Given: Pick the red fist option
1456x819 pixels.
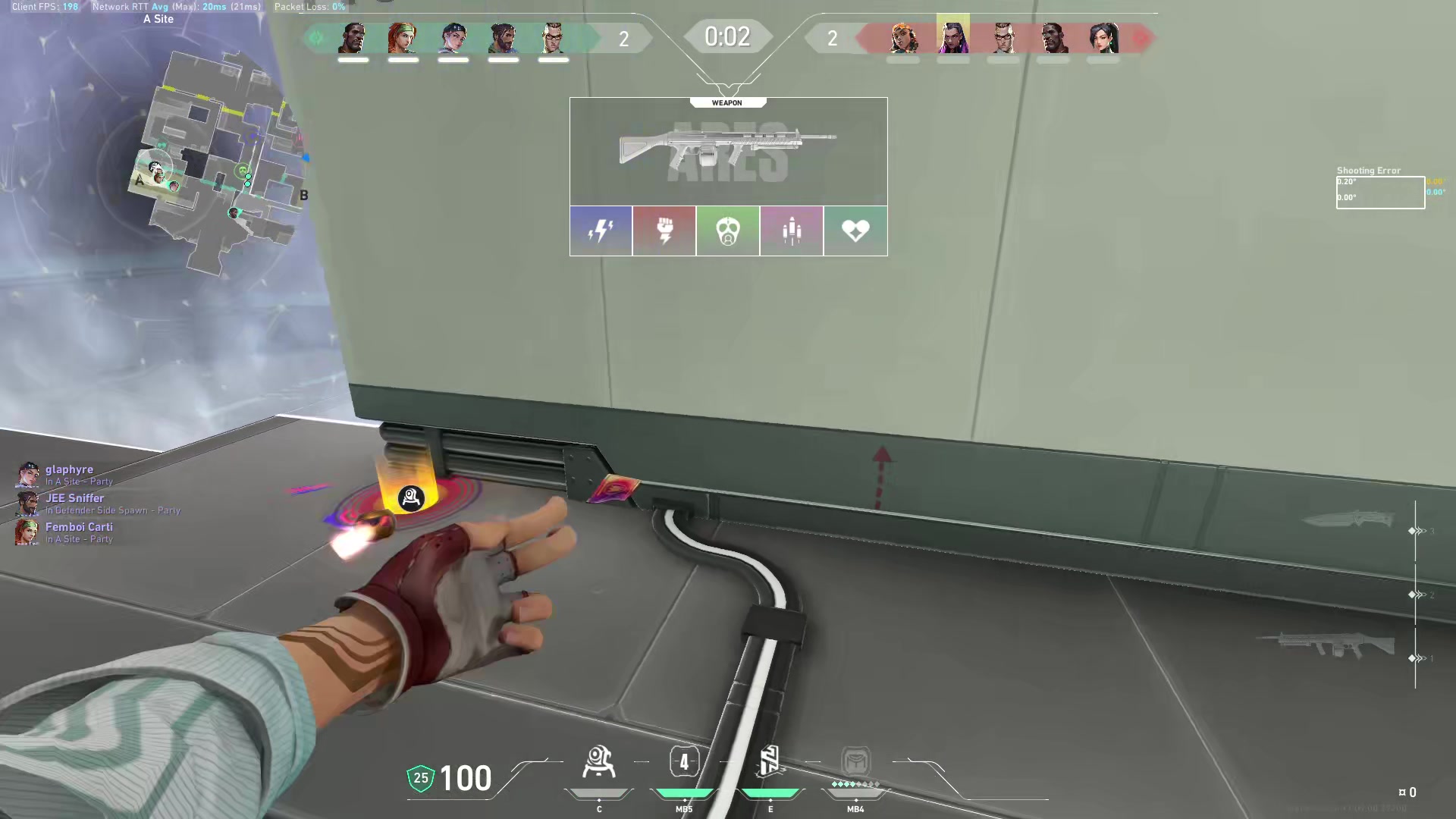Looking at the screenshot, I should 664,231.
